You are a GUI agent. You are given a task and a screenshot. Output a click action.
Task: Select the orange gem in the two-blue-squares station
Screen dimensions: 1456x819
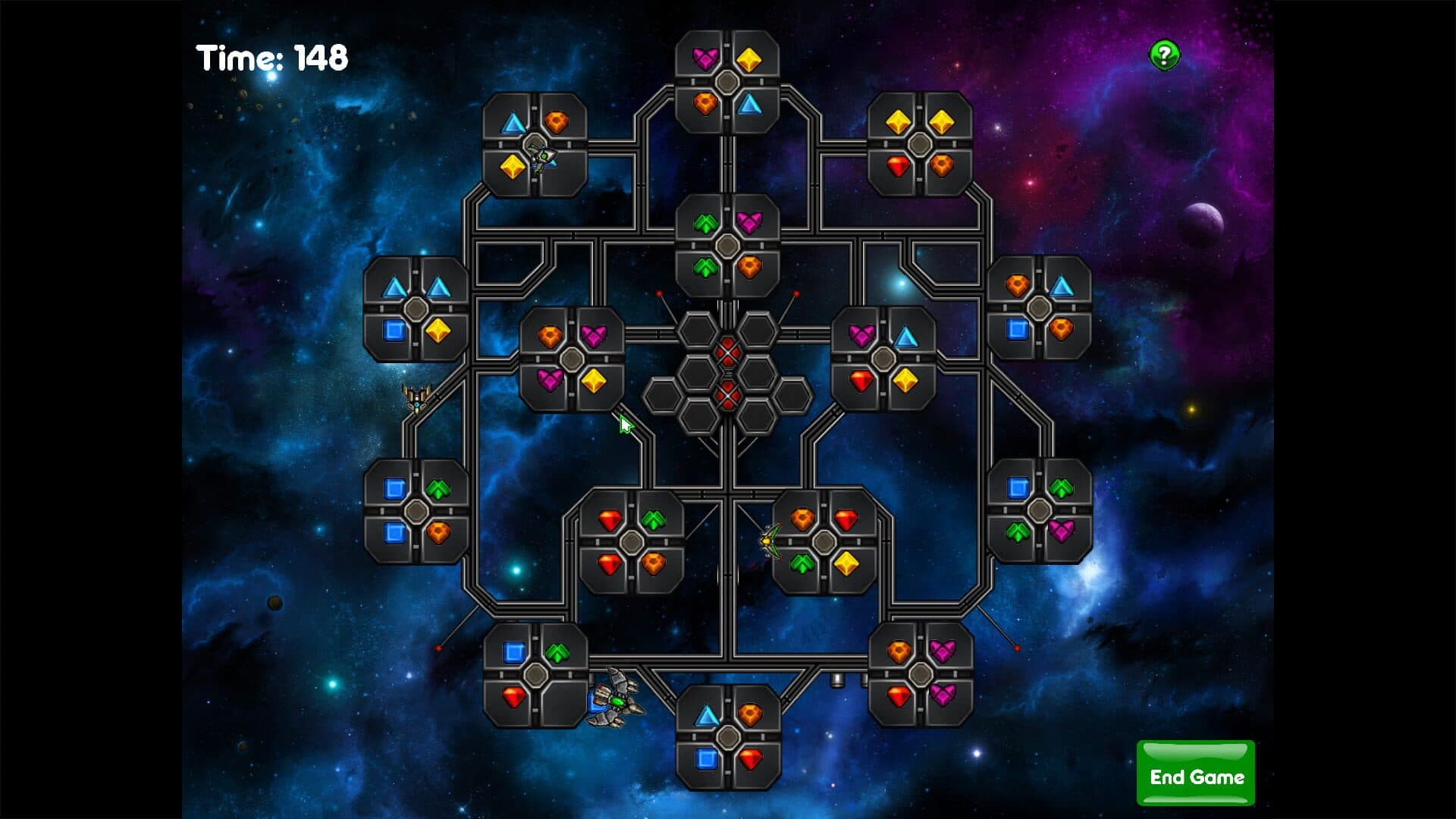(438, 532)
